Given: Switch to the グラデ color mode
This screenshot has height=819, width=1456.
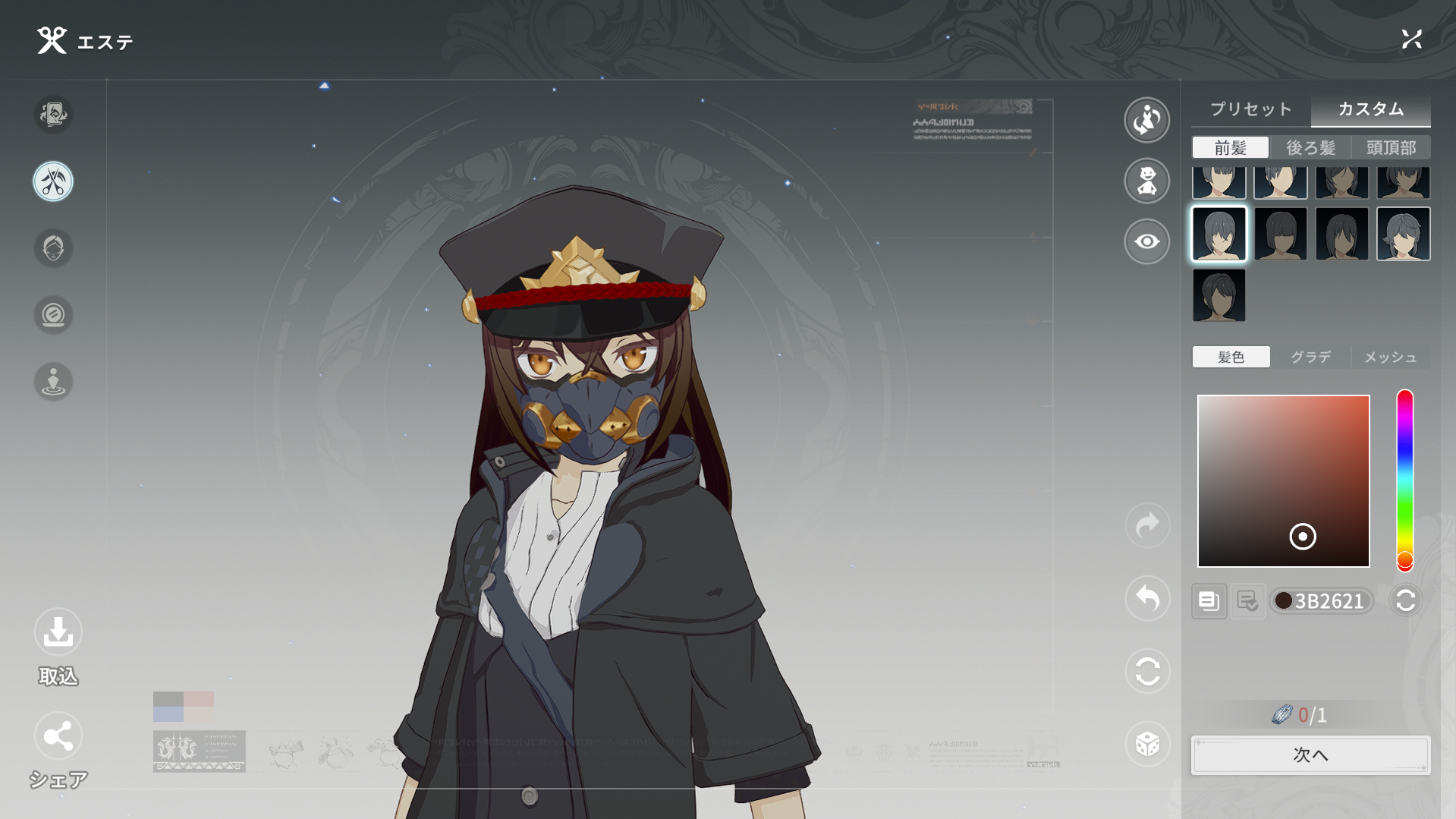Looking at the screenshot, I should pyautogui.click(x=1310, y=357).
